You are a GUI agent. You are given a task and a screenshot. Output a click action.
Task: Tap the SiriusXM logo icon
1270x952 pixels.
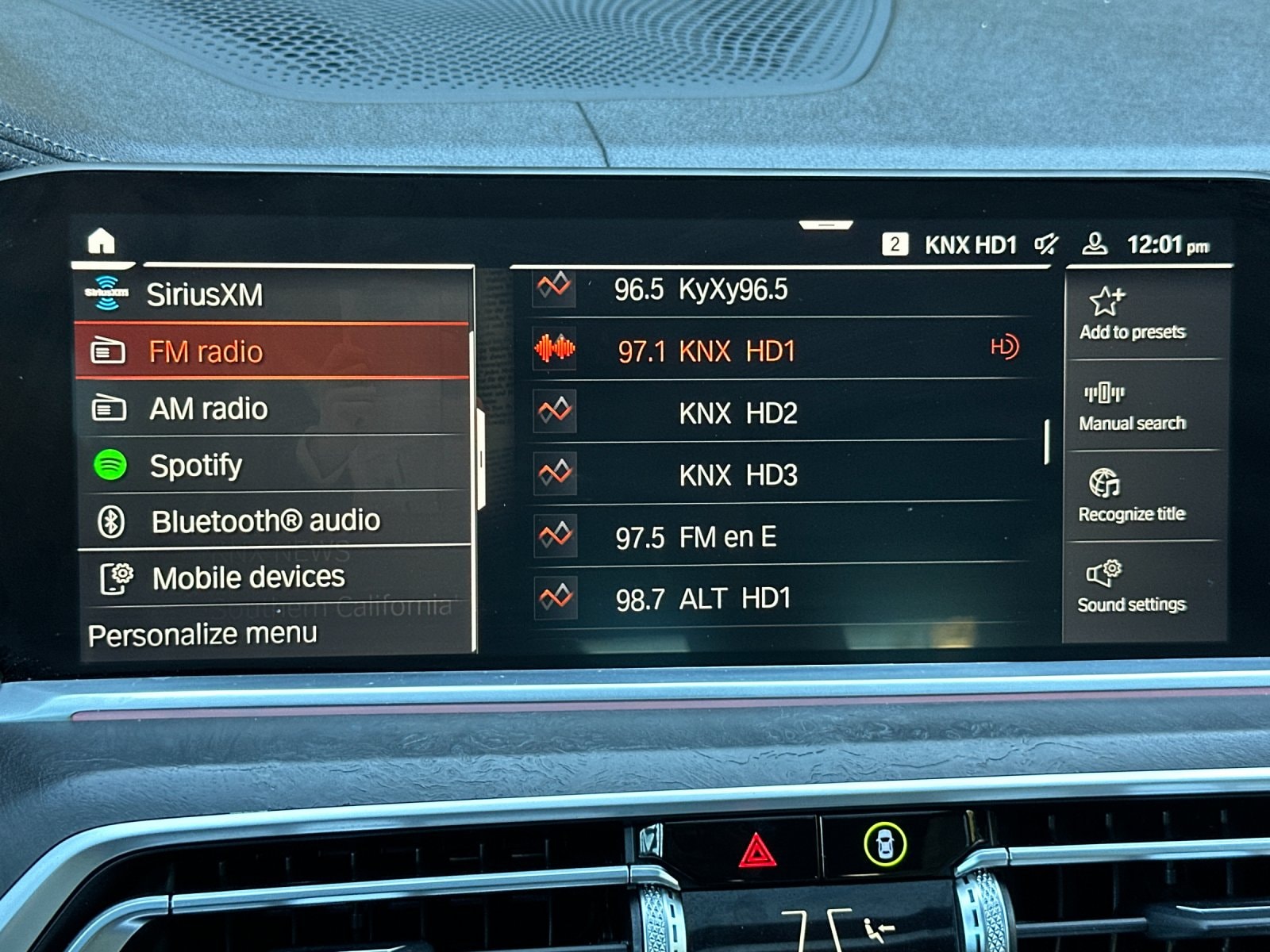pos(106,293)
